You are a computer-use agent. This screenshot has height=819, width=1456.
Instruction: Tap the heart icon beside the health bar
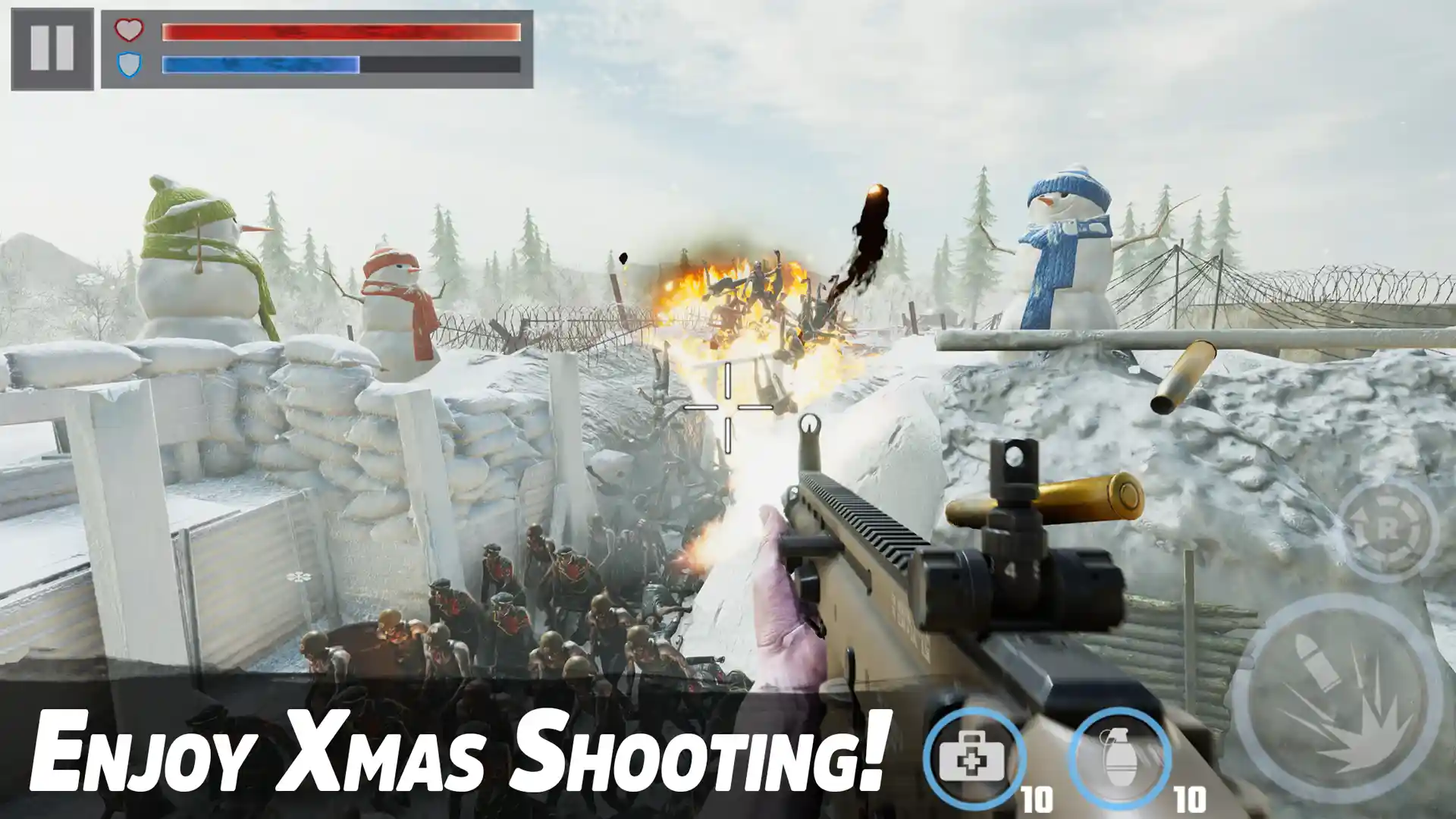point(129,32)
